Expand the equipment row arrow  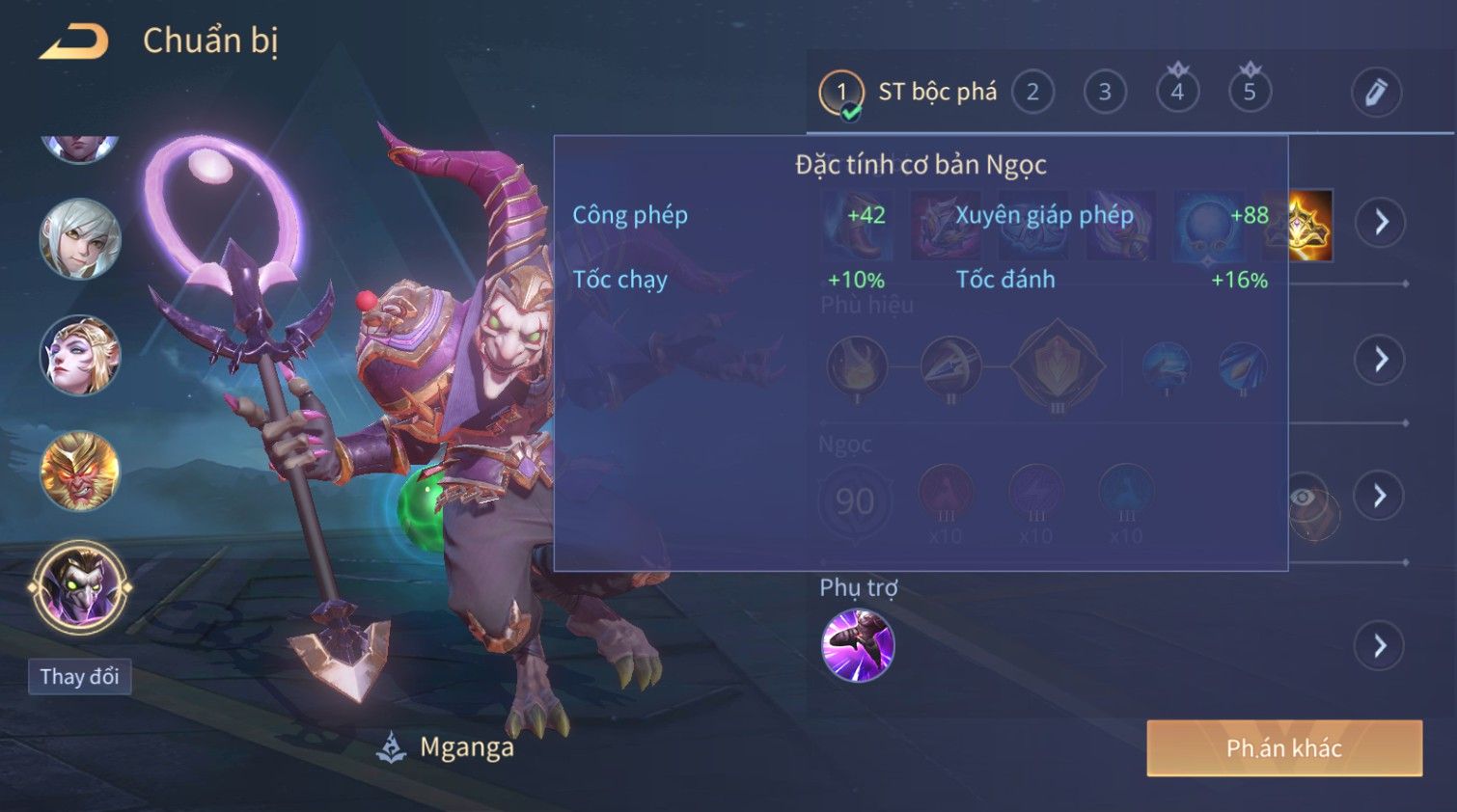pos(1380,223)
